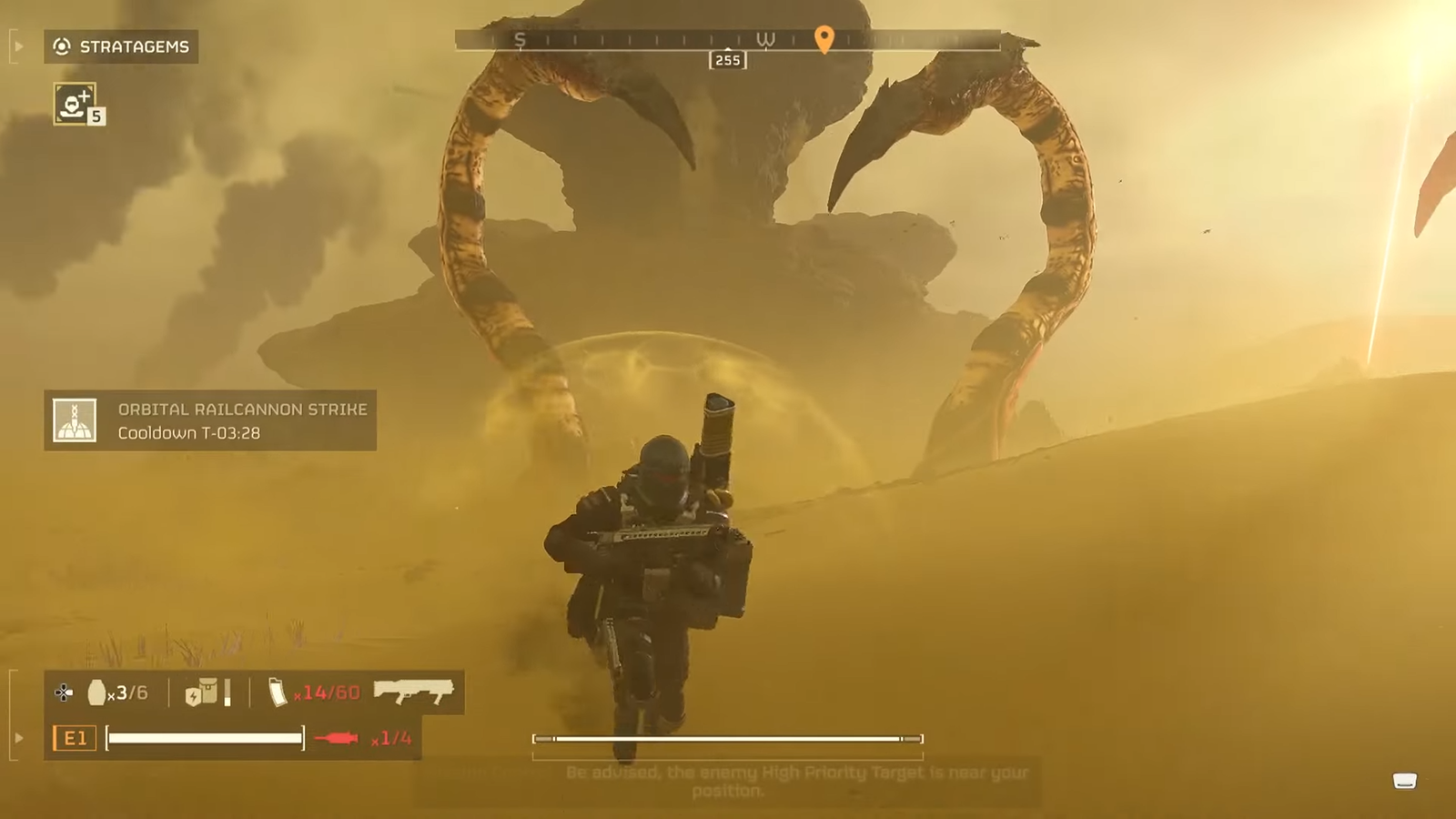Select the Orbital Railcannon Strike stratagem icon
This screenshot has width=1456, height=819.
[74, 420]
